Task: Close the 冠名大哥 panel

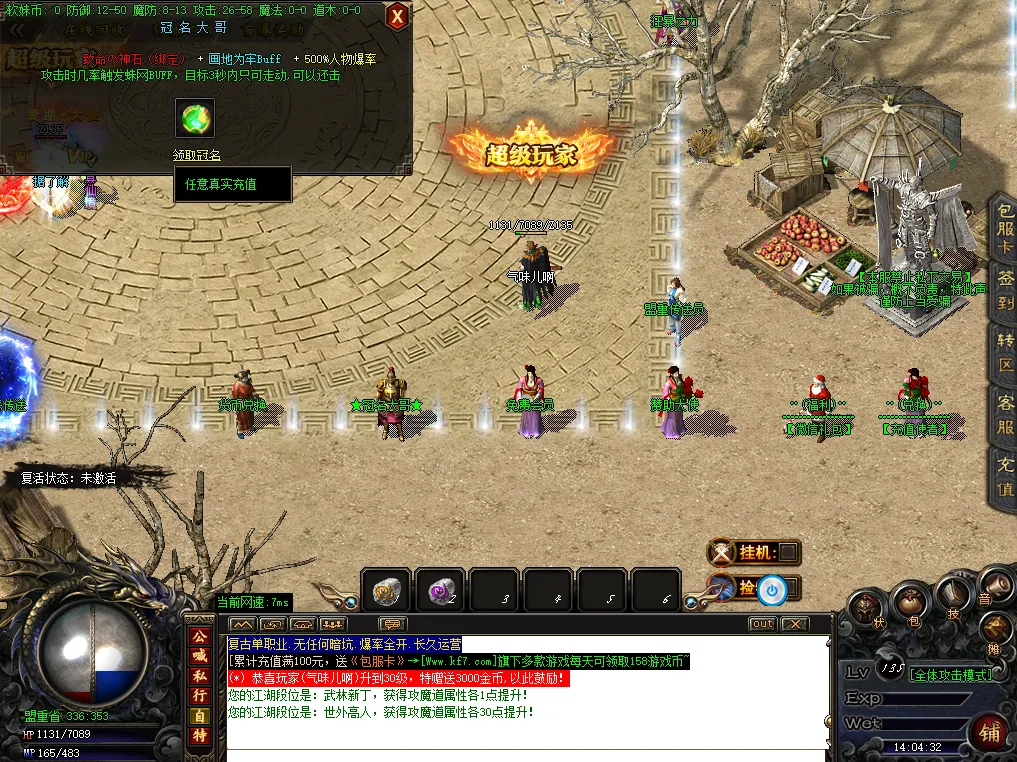Action: (x=397, y=16)
